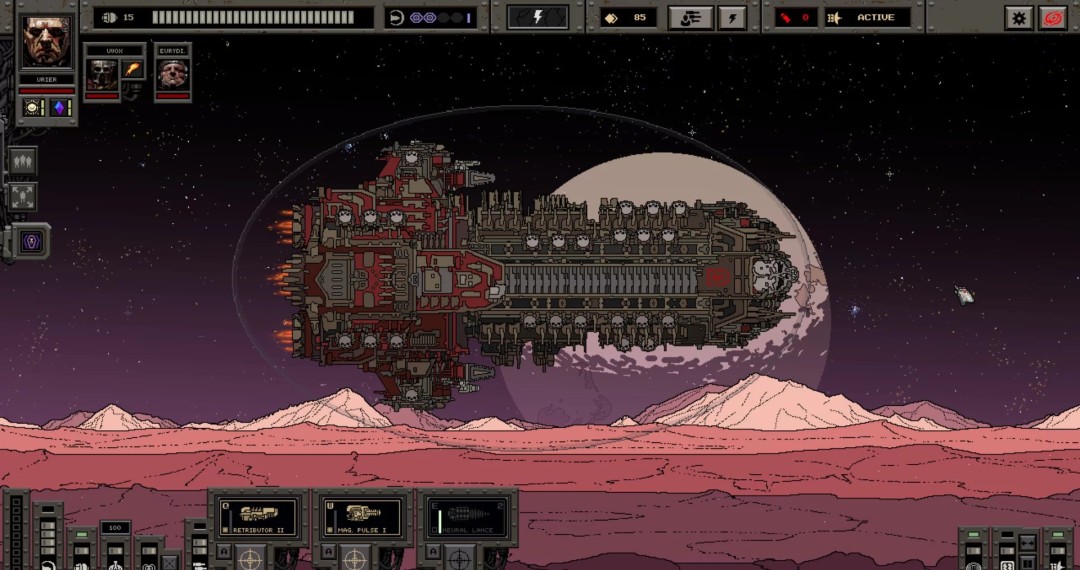Open the crew group button with three figures
1080x570 pixels.
23,161
